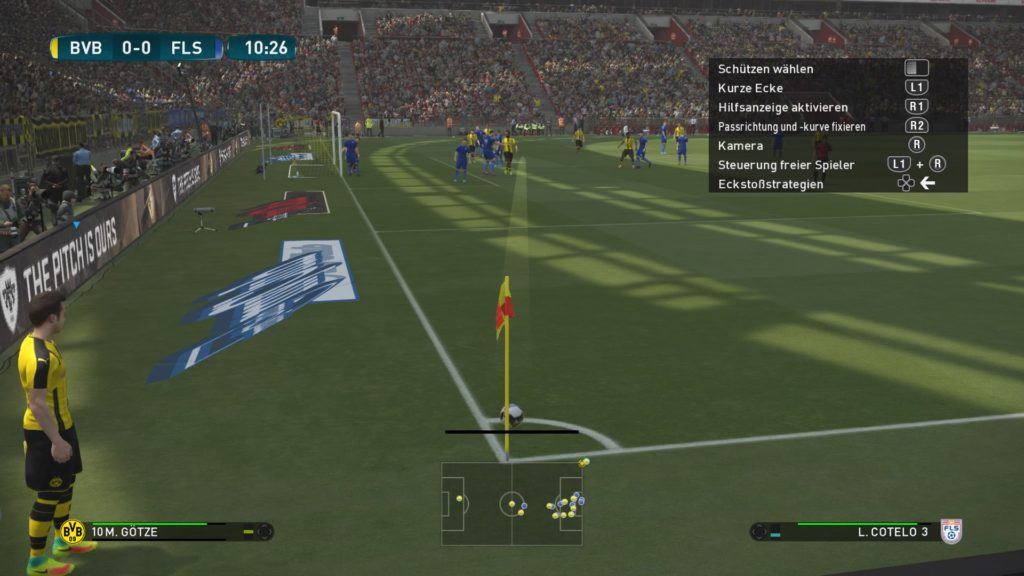Click the pitch radar minimap
The height and width of the screenshot is (576, 1024).
pos(511,503)
